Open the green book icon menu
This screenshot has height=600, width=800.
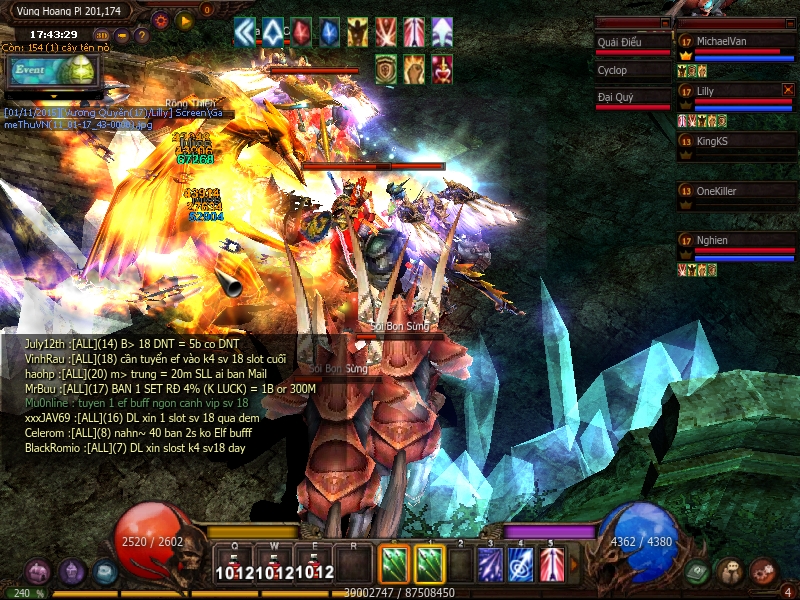(698, 571)
